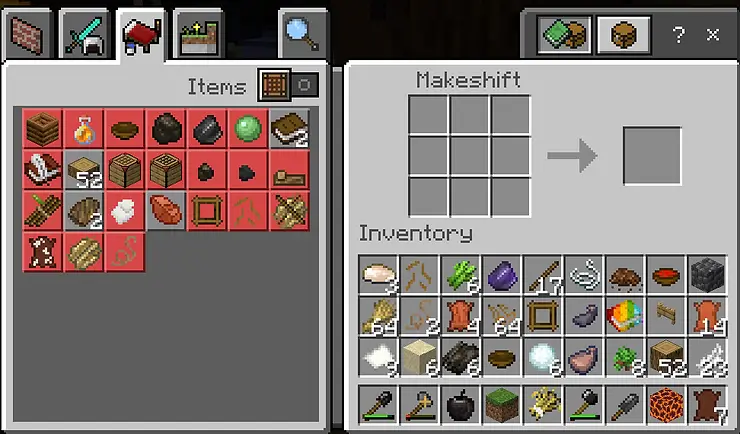Select the white snowball-like item recipe
This screenshot has width=740, height=434.
(124, 211)
